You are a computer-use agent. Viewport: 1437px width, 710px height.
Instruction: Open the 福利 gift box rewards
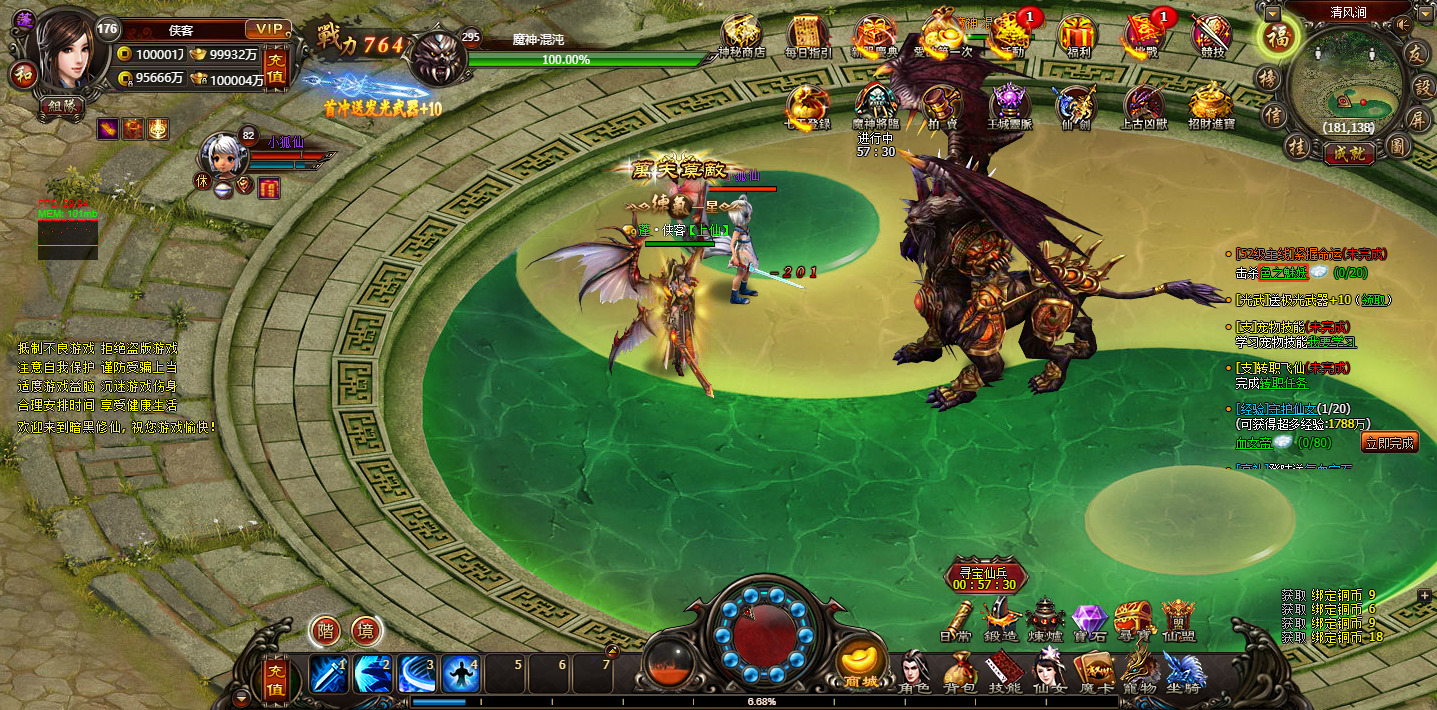click(1078, 35)
